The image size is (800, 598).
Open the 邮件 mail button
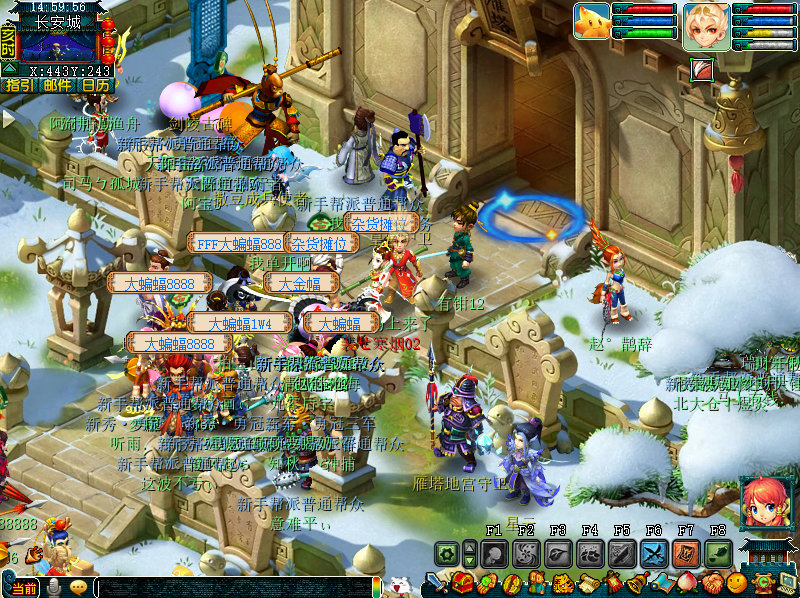(x=57, y=86)
